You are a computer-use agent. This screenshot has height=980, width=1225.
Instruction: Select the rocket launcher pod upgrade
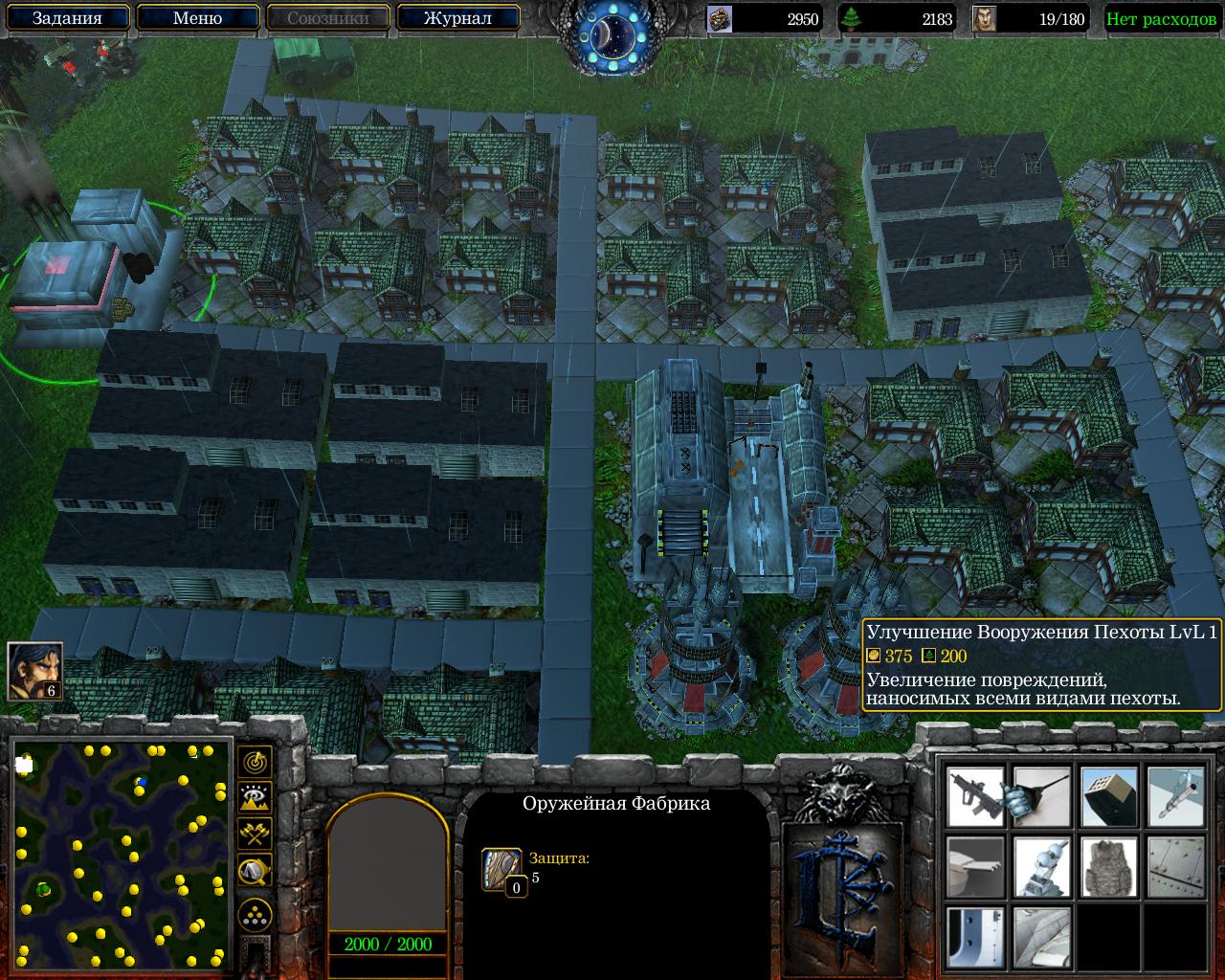point(1109,796)
